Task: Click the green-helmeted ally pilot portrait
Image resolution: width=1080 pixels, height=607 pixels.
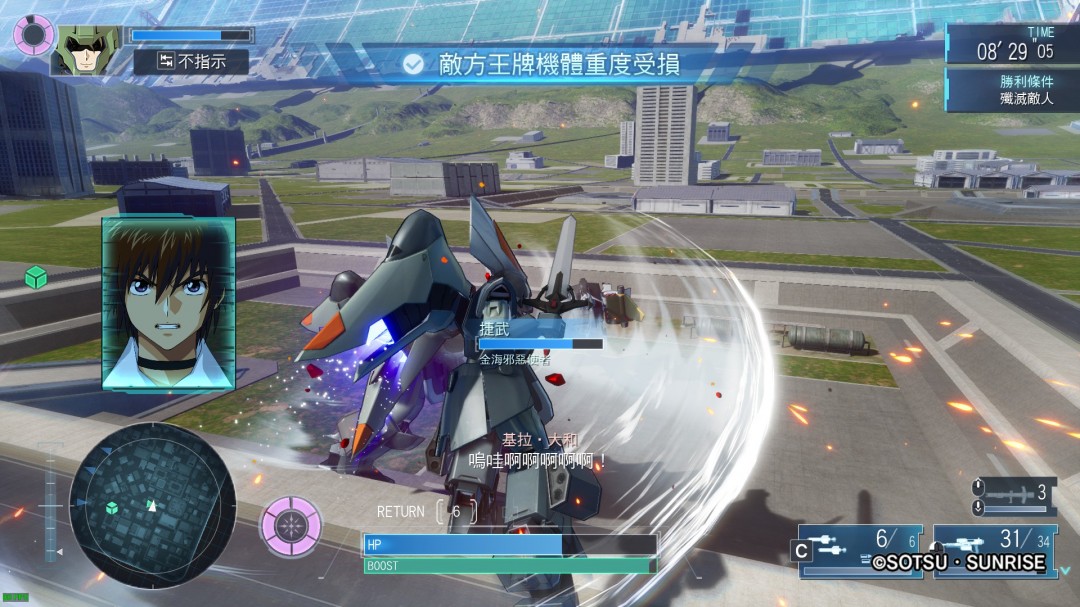Action: [x=86, y=49]
